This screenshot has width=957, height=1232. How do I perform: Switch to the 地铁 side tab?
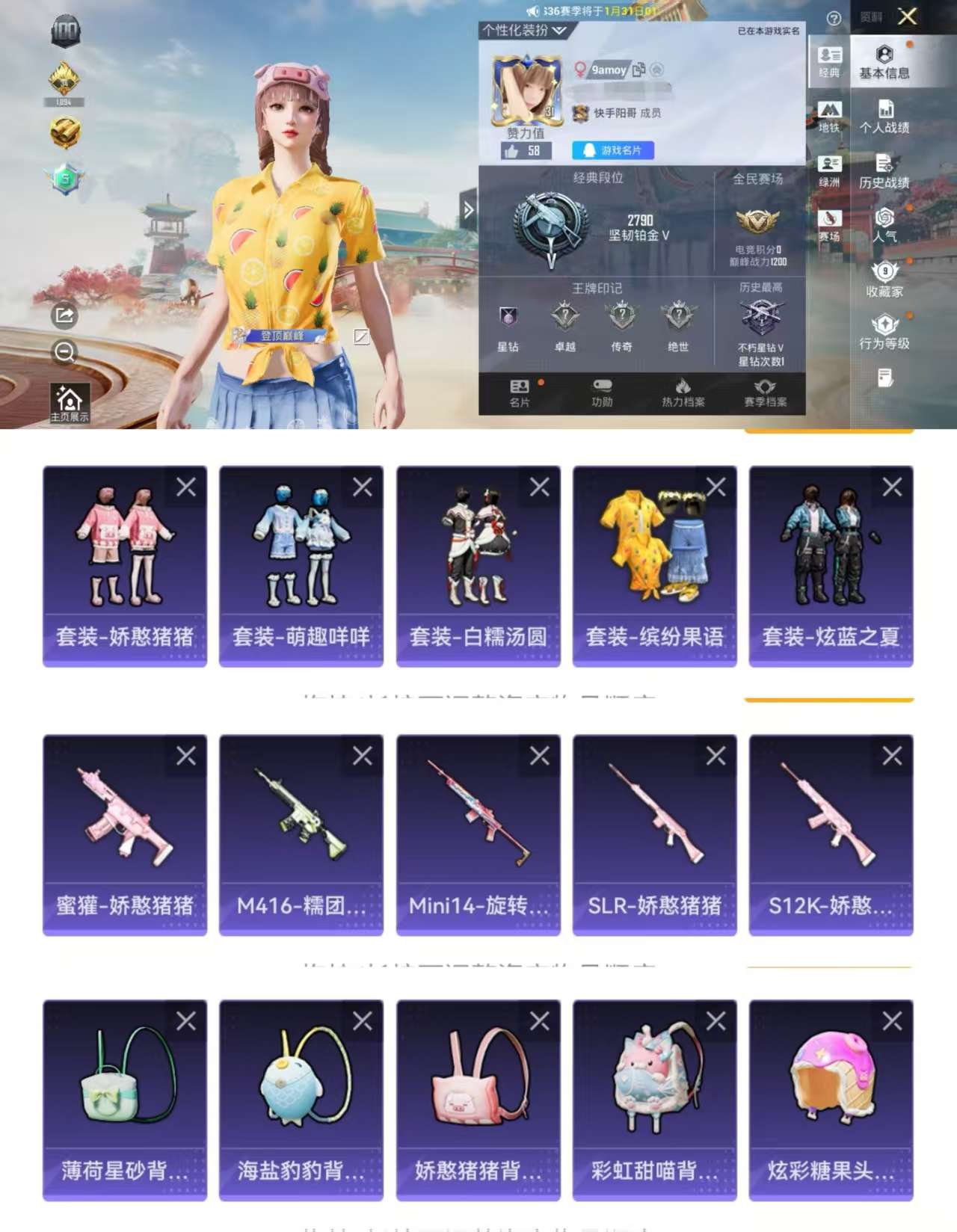(831, 118)
